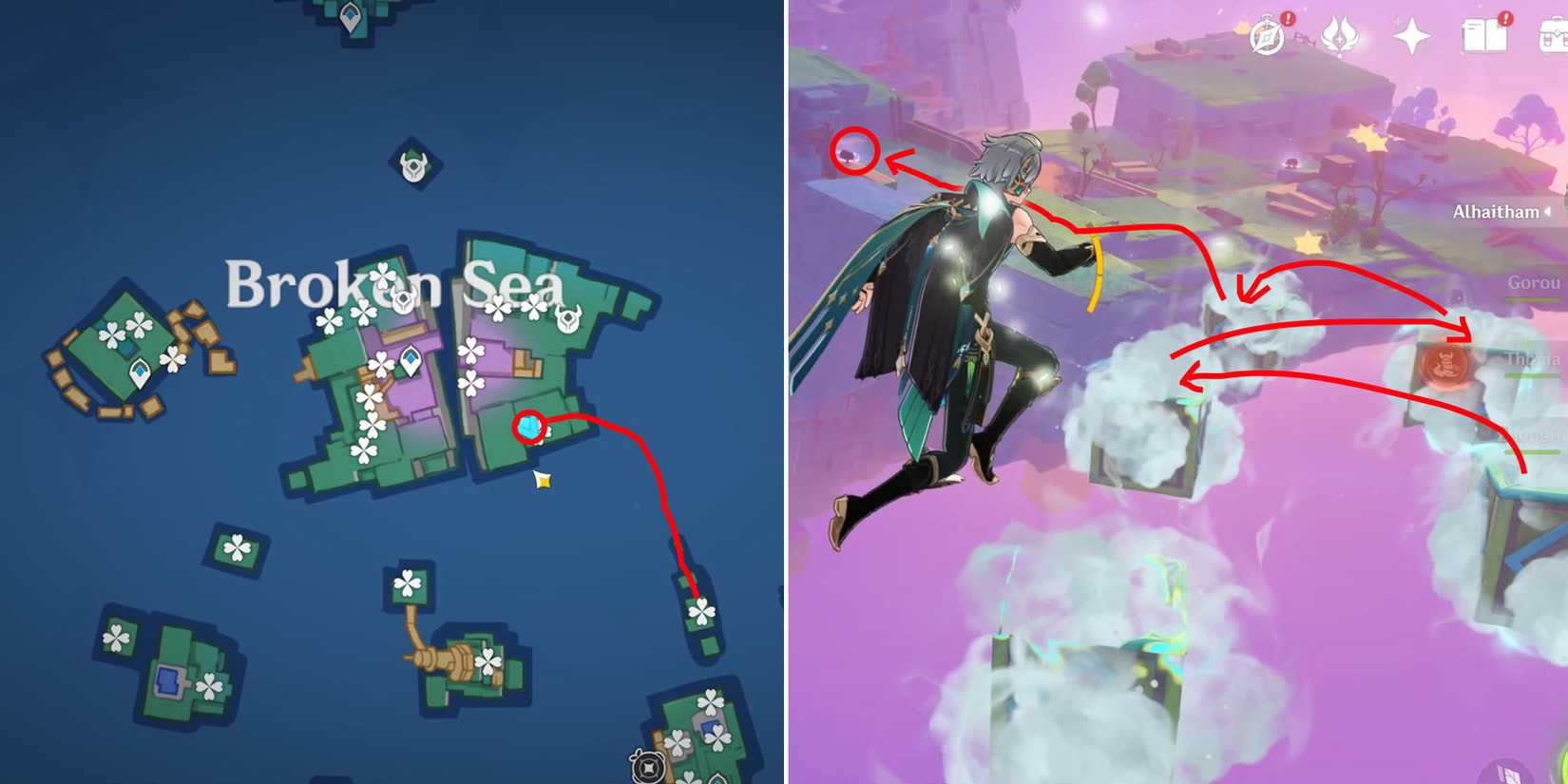Select Alhaitham's name label

tap(1495, 211)
